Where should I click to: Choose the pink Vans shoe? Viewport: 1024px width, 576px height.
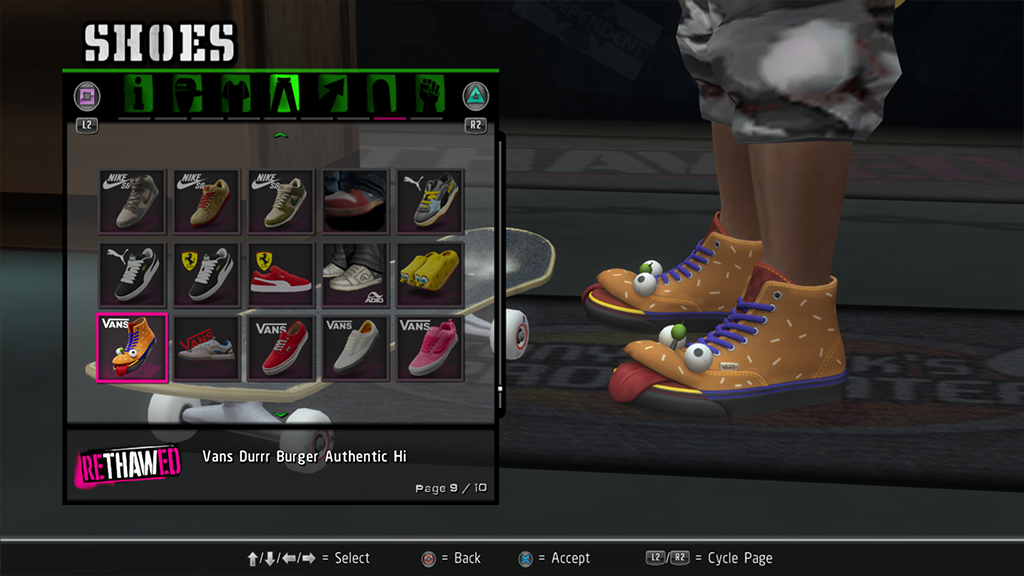pyautogui.click(x=431, y=347)
